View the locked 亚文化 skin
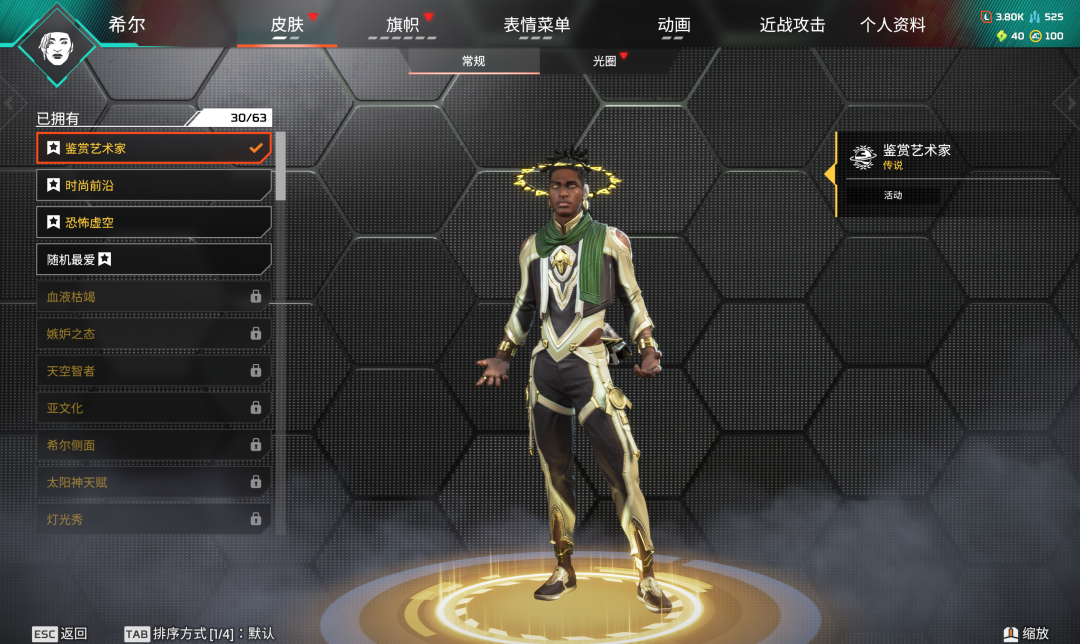1080x644 pixels. (154, 408)
